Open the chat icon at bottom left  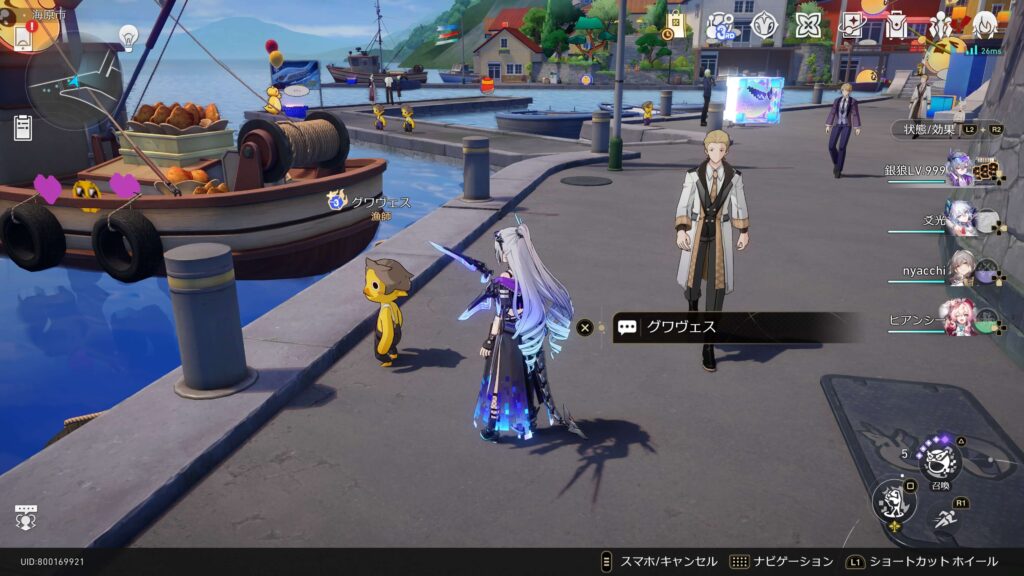click(x=26, y=517)
